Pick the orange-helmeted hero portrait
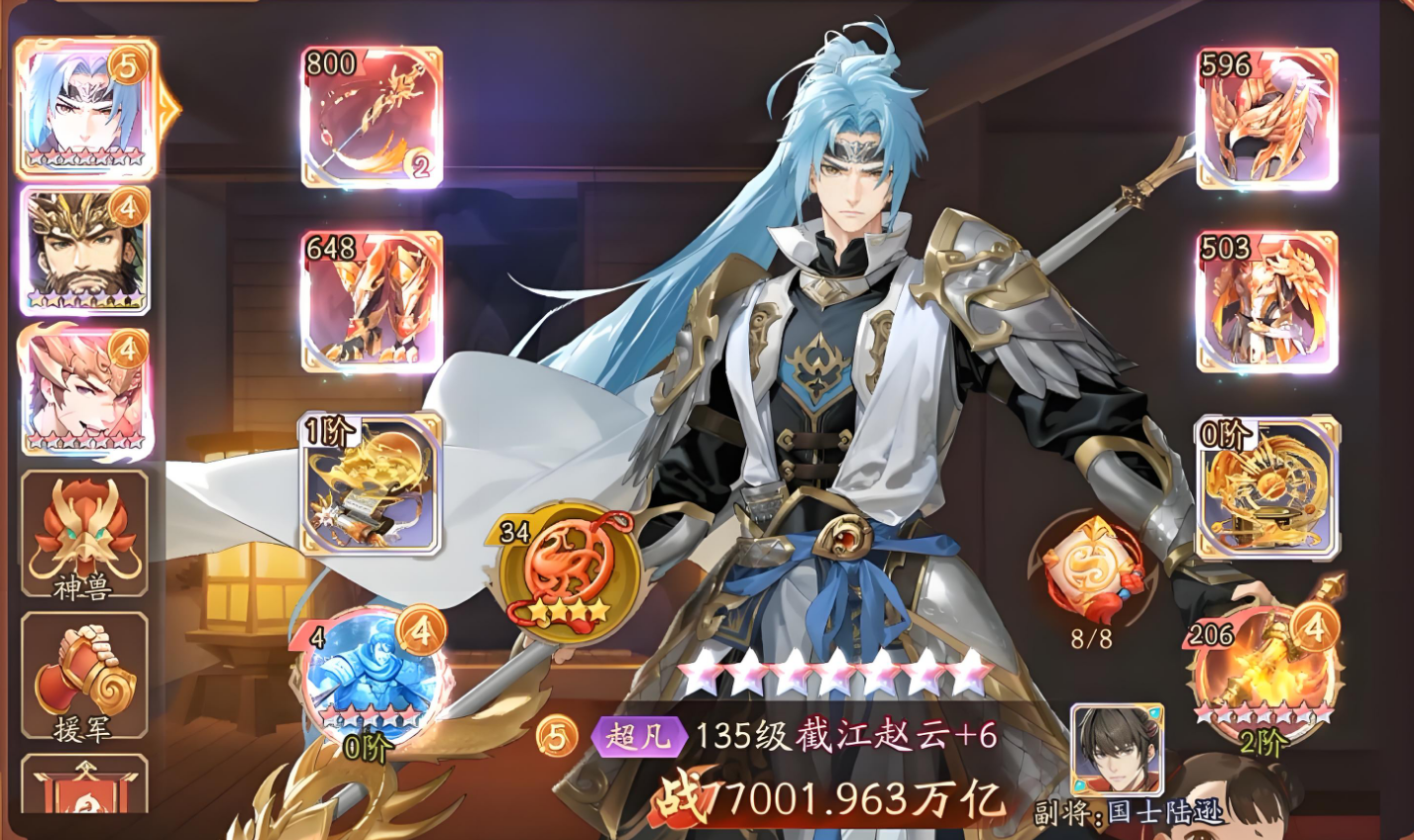This screenshot has width=1414, height=840. click(85, 393)
